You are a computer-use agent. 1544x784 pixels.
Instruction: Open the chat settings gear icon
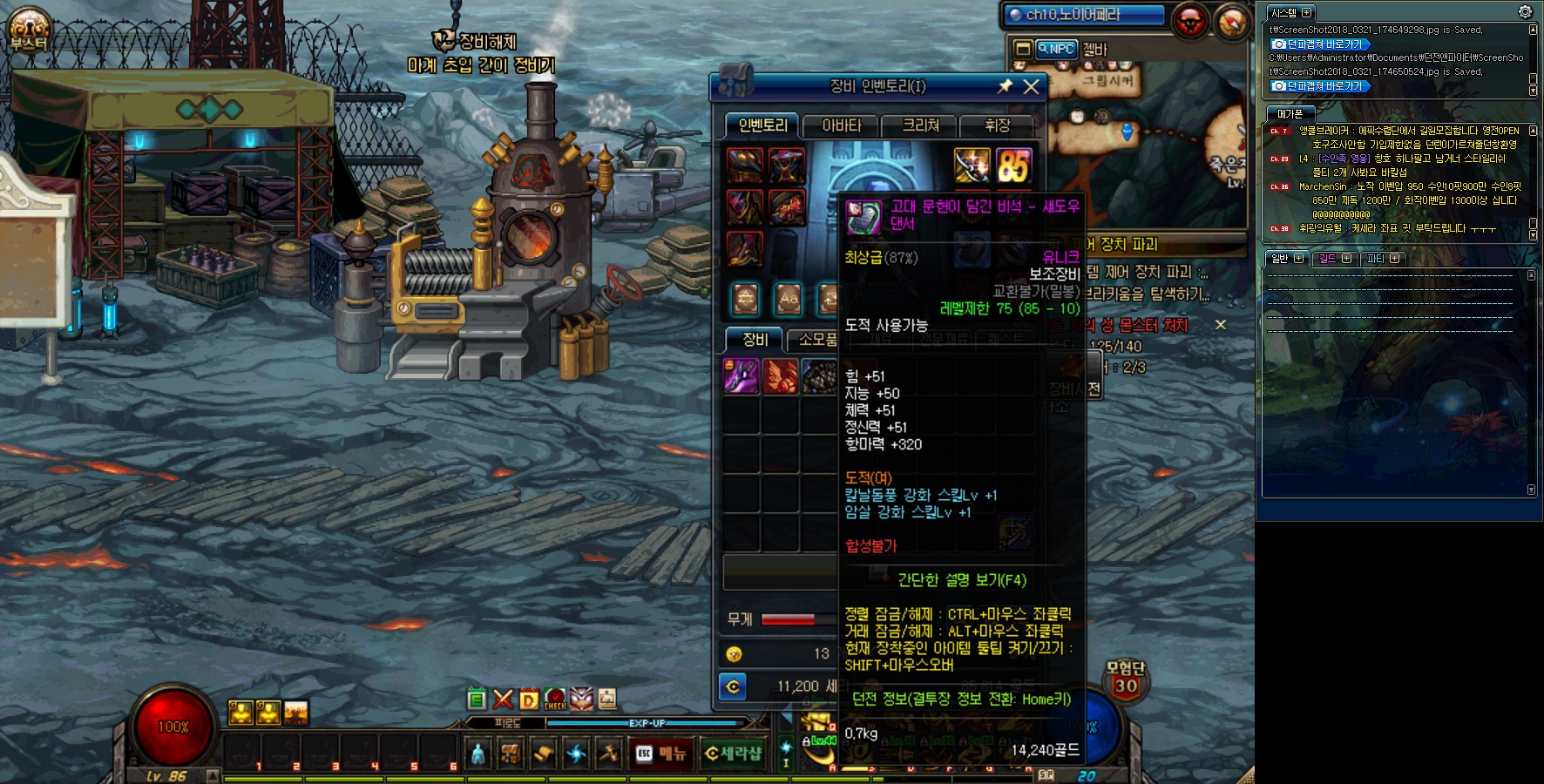pos(1525,12)
